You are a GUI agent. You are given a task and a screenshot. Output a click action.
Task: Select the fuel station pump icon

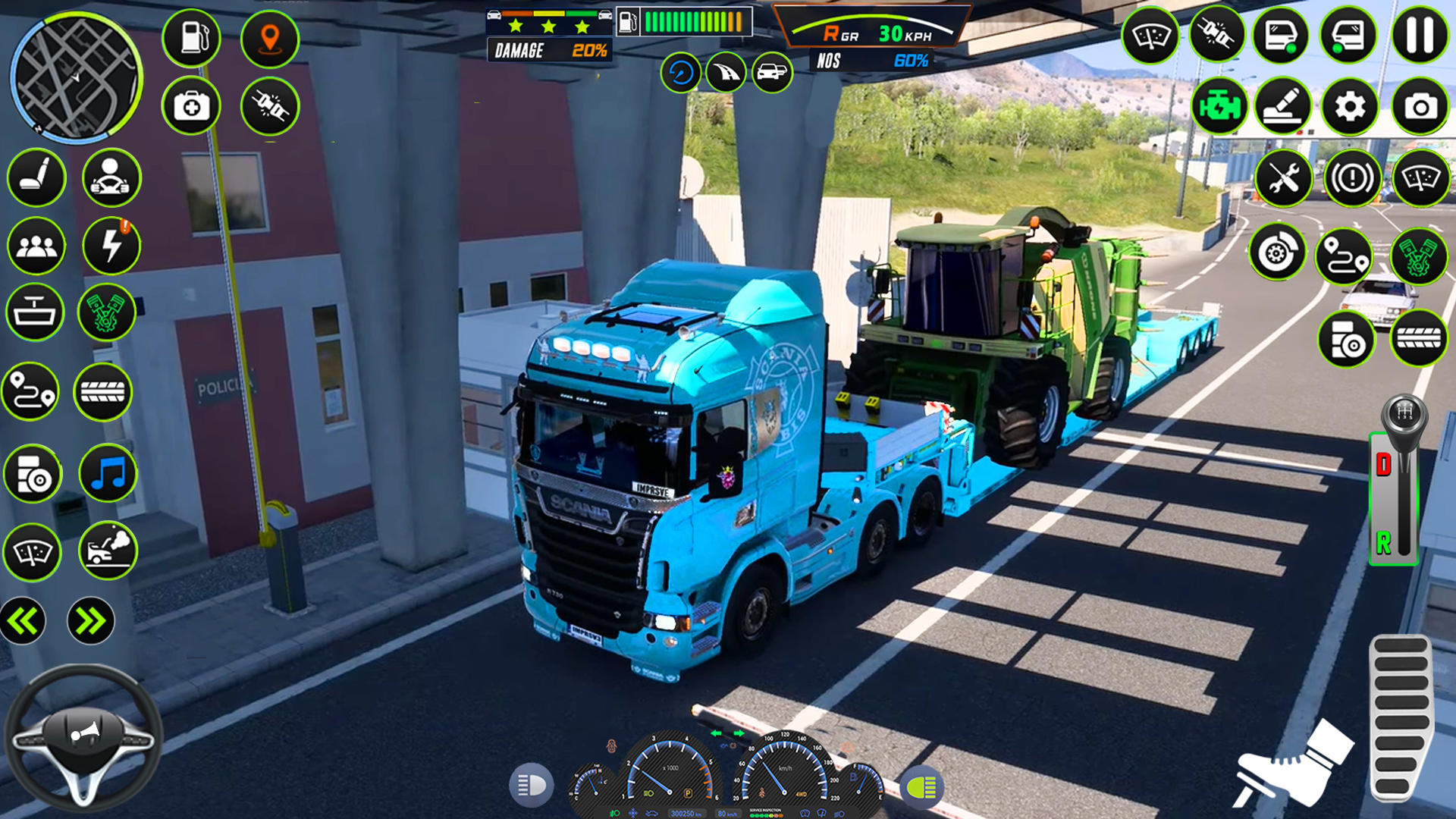pos(192,36)
